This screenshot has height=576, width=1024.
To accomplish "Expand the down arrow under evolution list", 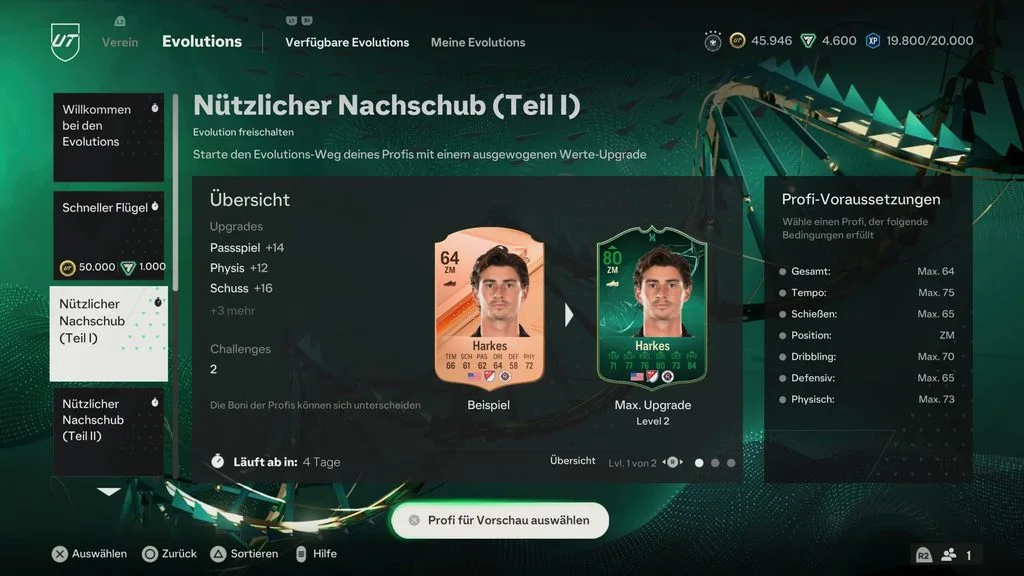I will pos(108,491).
